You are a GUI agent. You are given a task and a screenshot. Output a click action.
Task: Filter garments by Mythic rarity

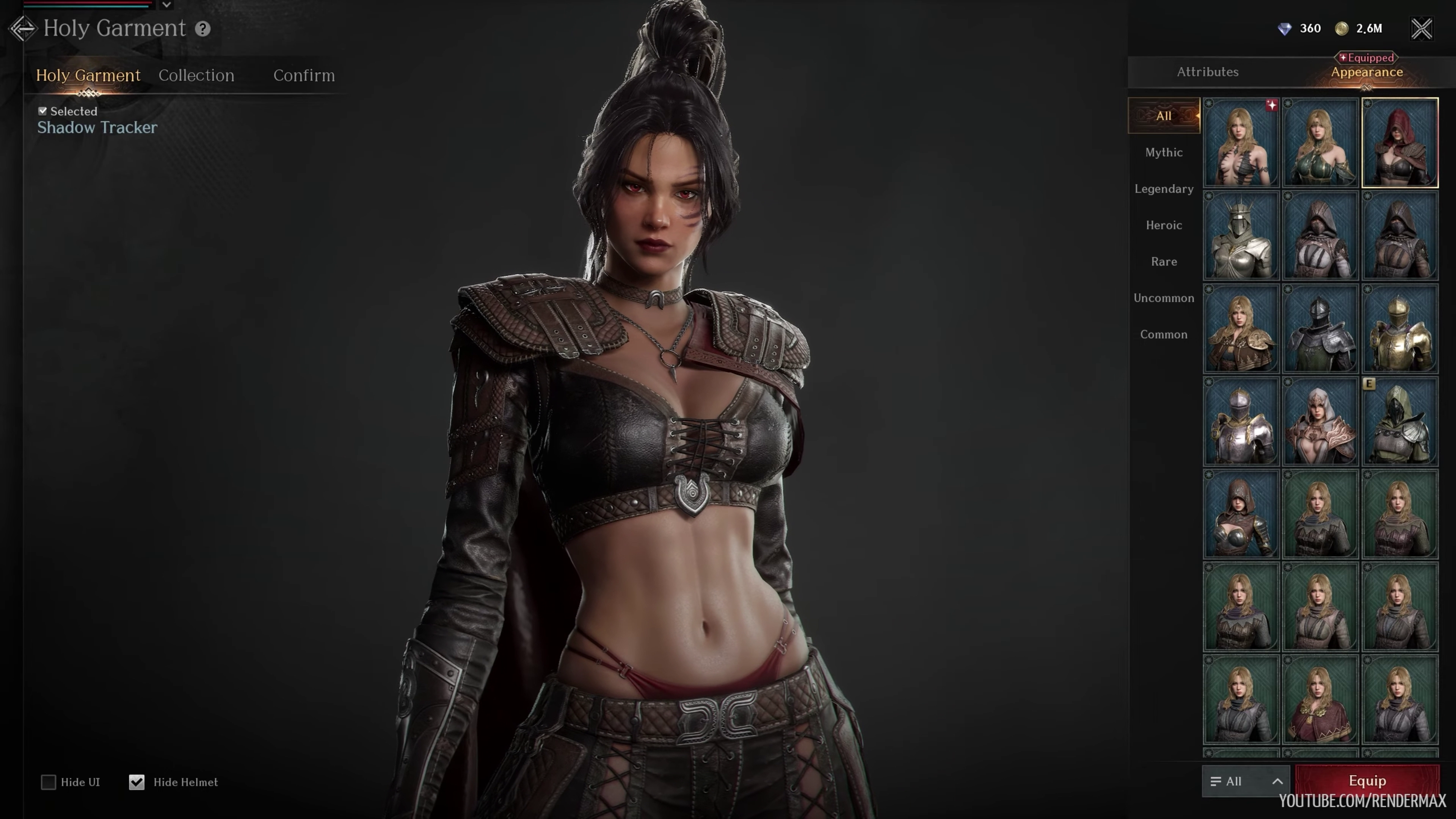[x=1164, y=152]
